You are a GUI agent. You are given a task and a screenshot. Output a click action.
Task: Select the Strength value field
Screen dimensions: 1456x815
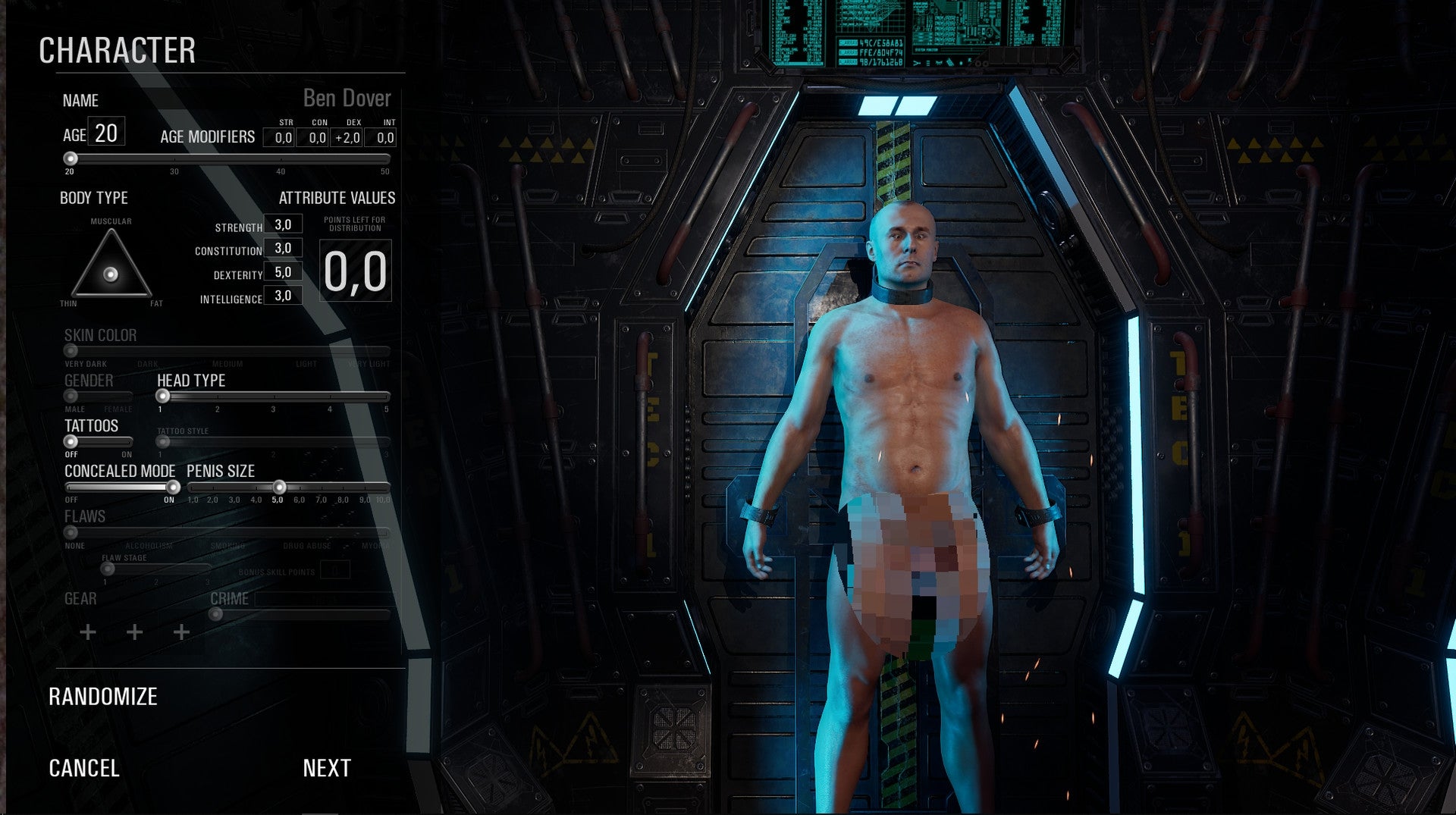tap(283, 227)
